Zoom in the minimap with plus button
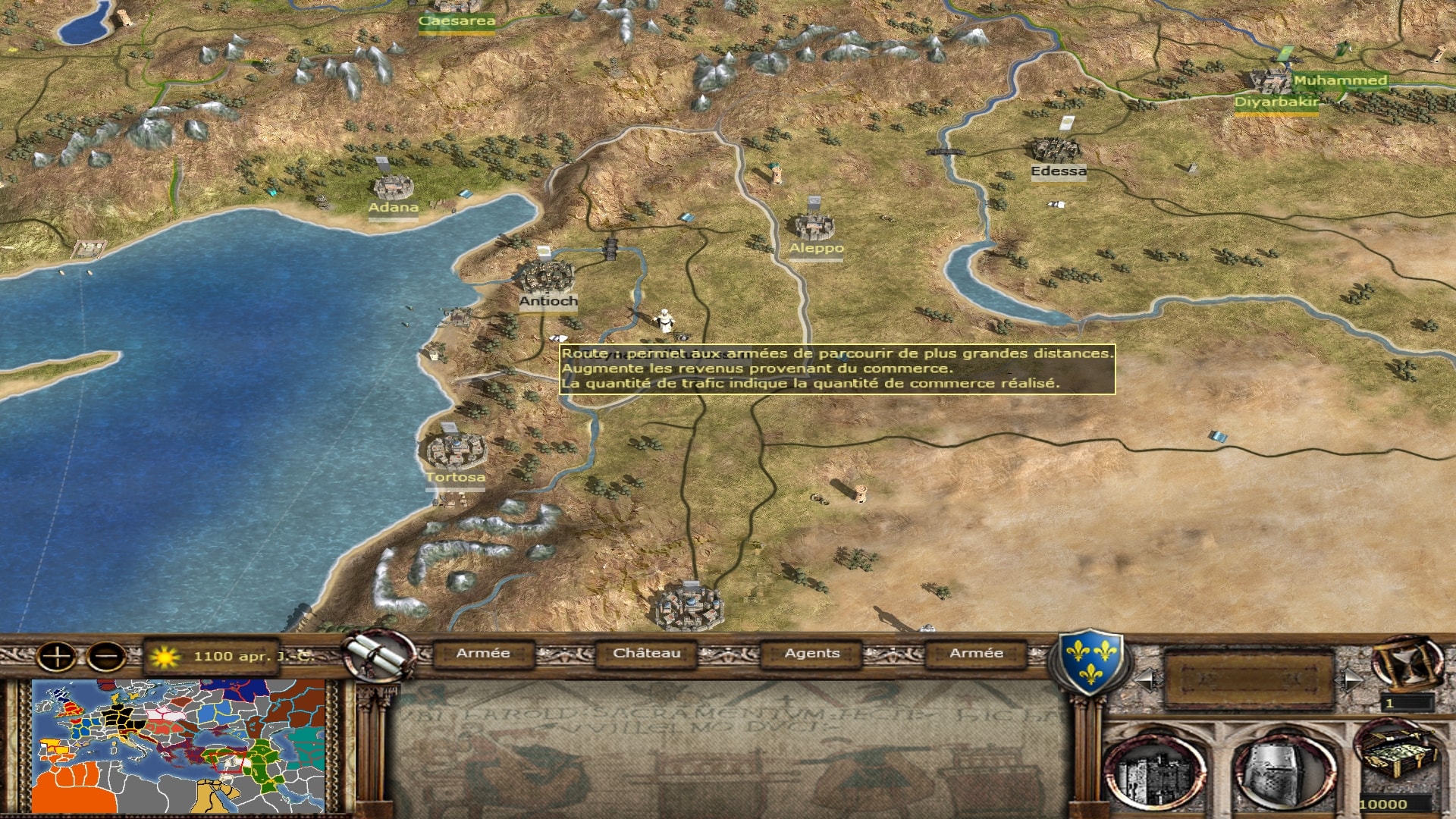This screenshot has height=819, width=1456. 57,656
